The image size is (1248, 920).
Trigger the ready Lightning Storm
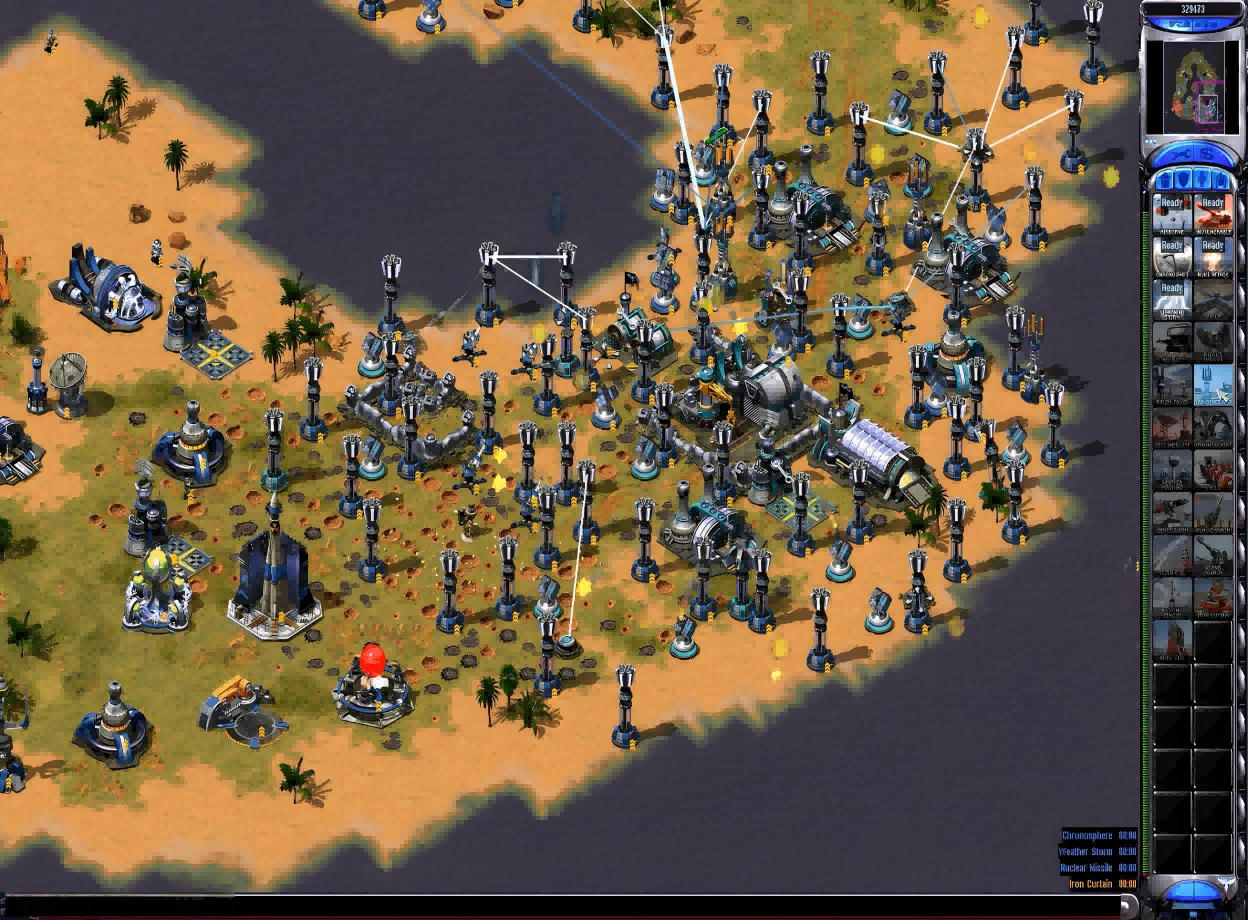(x=1172, y=298)
